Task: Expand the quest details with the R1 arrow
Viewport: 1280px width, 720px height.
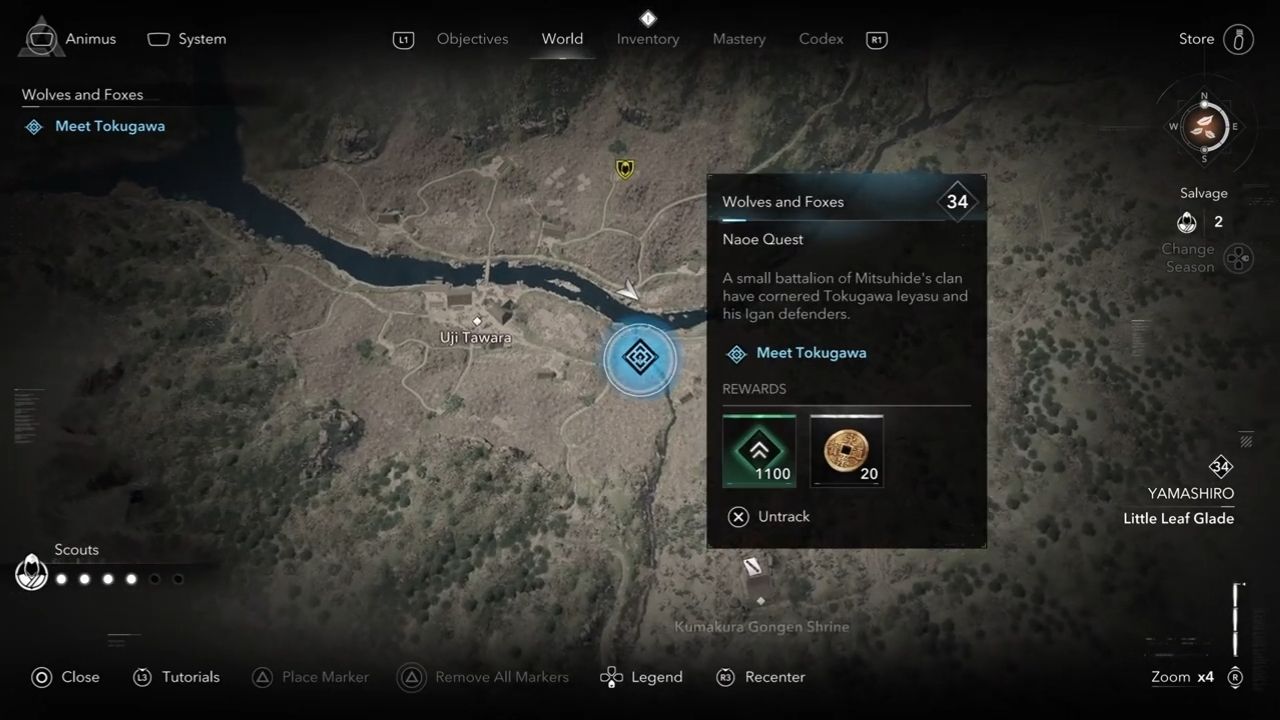Action: coord(876,40)
